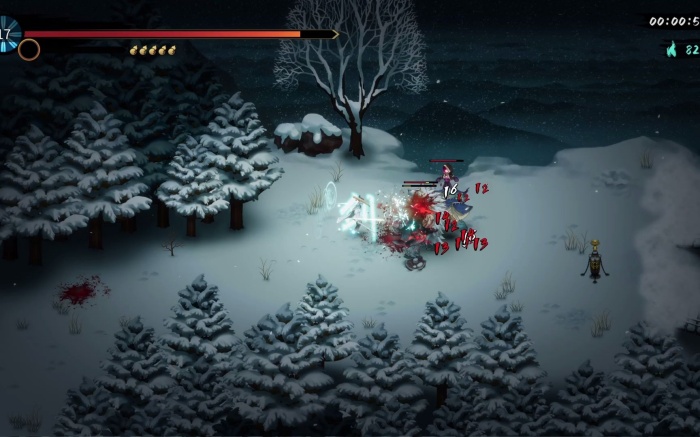The image size is (700, 437).
Task: Click the teal soul flame icon
Action: coord(672,49)
